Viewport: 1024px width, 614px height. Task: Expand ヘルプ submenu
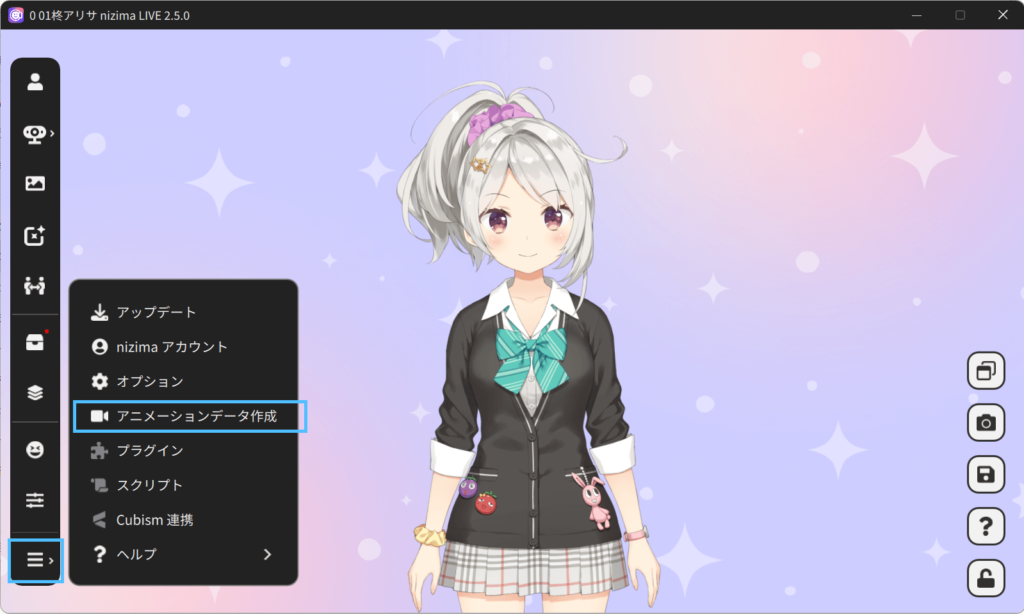coord(182,554)
